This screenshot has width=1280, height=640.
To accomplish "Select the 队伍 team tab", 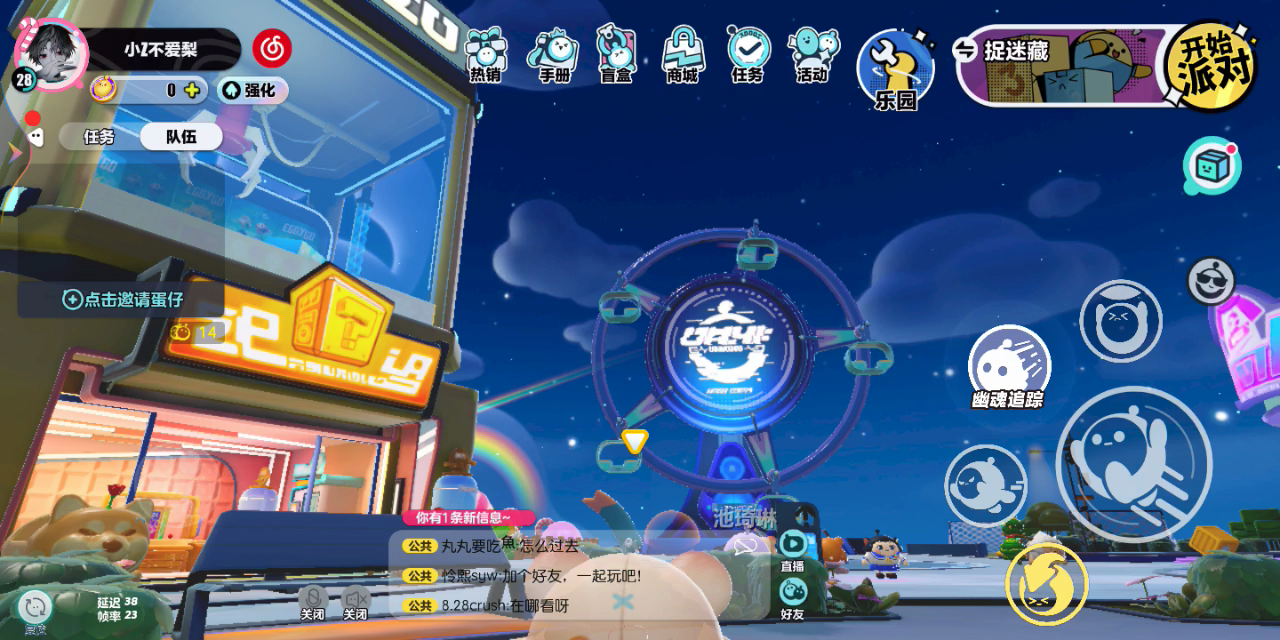I will pos(181,137).
